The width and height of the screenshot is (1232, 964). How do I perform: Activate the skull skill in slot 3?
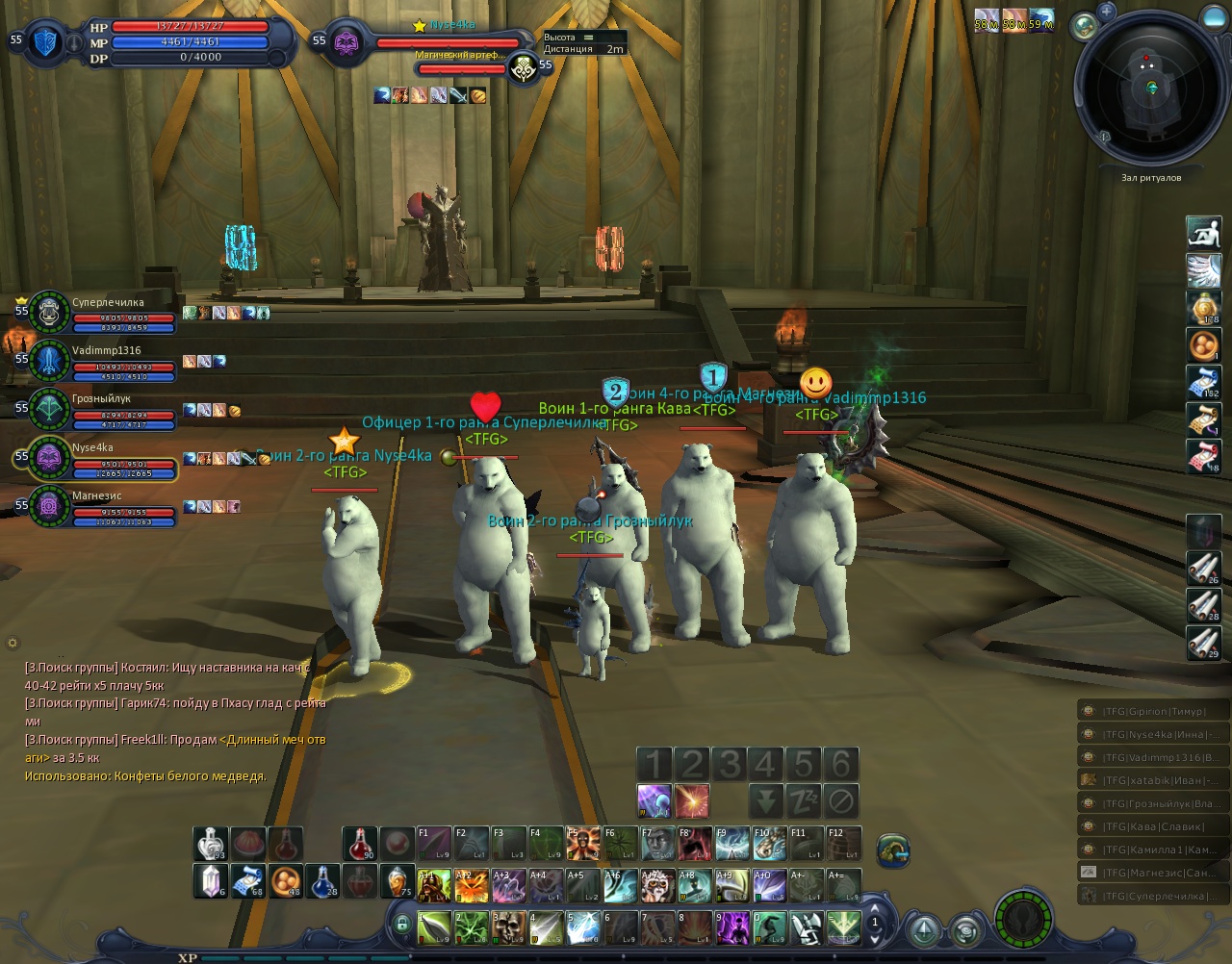pos(510,927)
